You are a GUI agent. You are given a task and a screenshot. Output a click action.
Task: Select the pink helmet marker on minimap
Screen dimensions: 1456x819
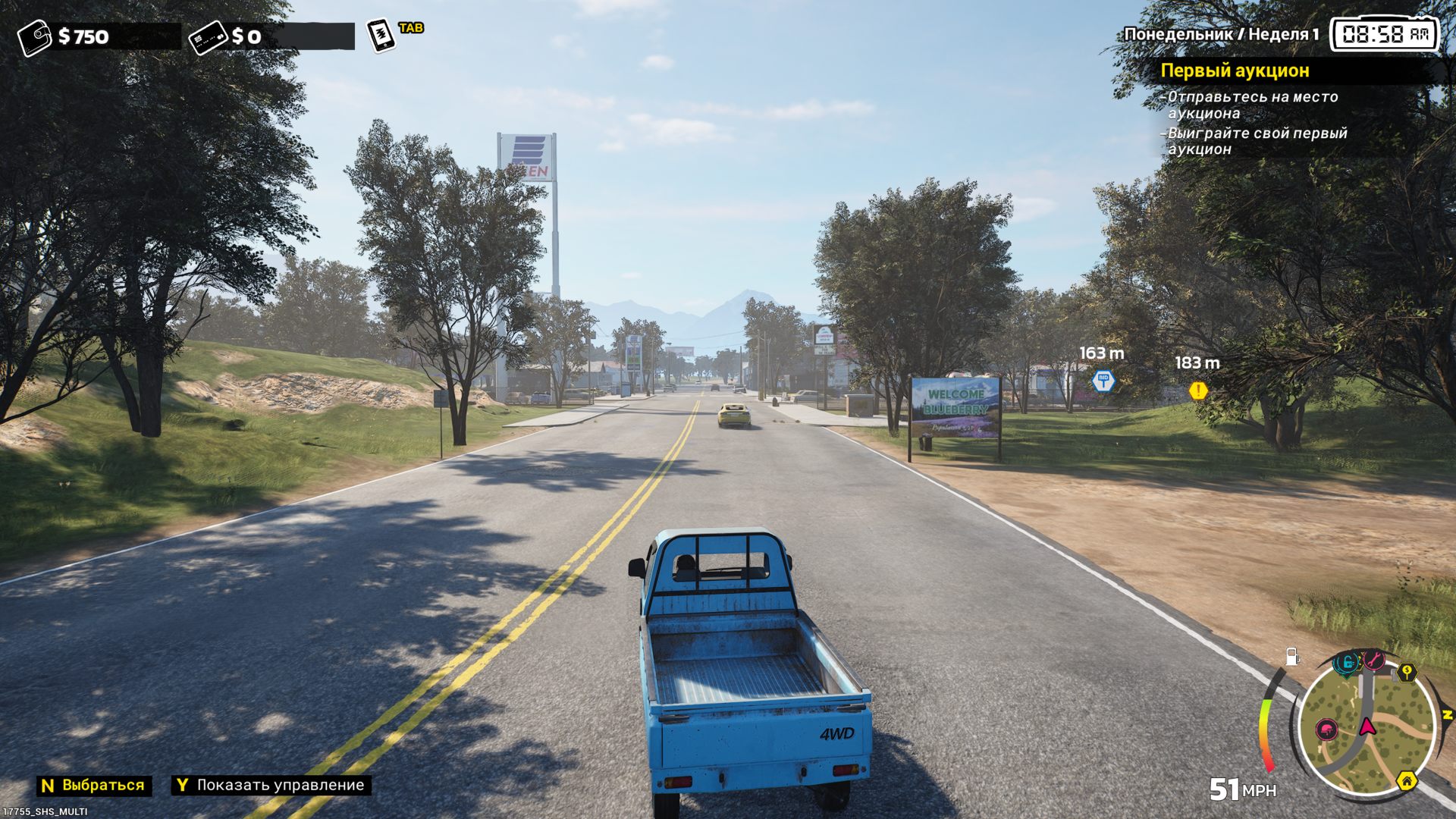(1326, 730)
